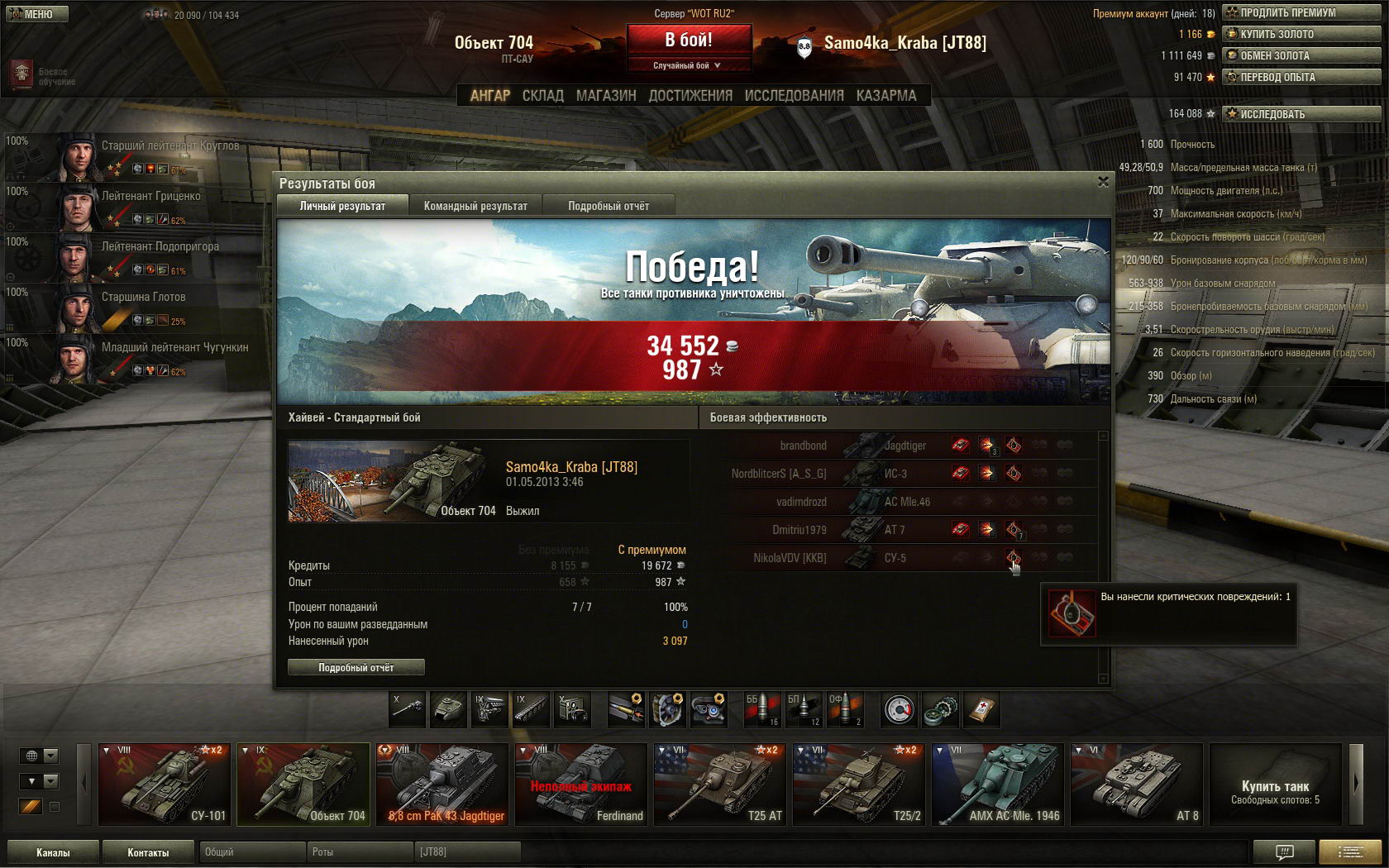The width and height of the screenshot is (1389, 868).
Task: Open the МАГАЗИН section
Action: click(x=606, y=96)
